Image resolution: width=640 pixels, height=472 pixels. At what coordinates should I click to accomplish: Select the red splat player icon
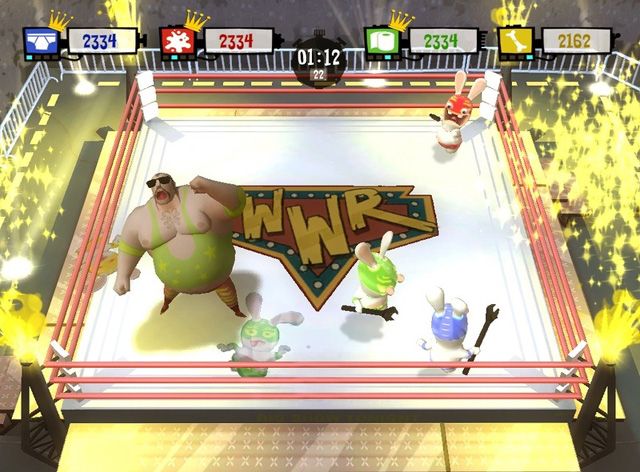point(174,42)
